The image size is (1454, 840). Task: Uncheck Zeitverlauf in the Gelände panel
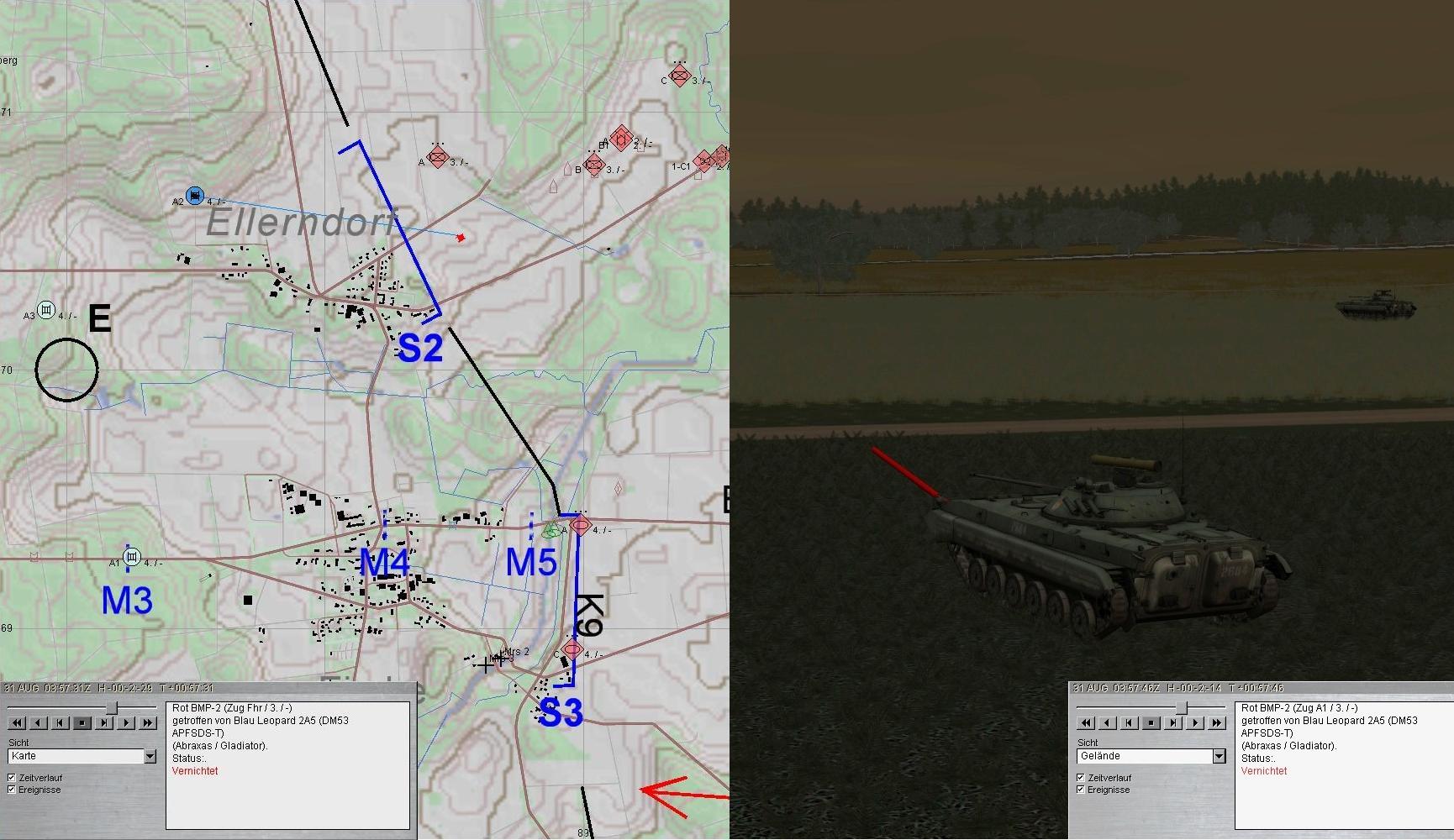1081,778
